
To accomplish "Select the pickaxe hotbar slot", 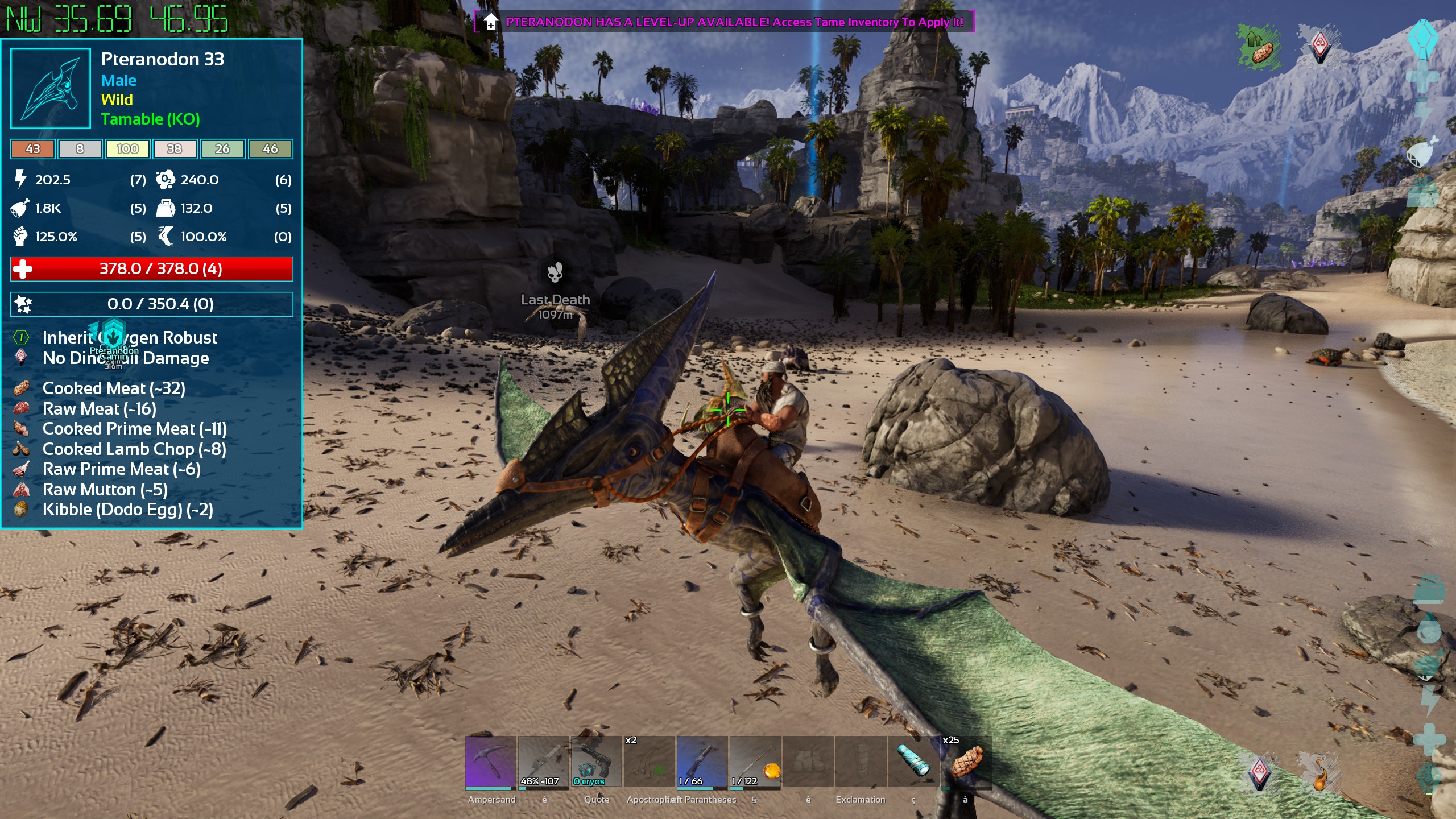I will click(490, 762).
